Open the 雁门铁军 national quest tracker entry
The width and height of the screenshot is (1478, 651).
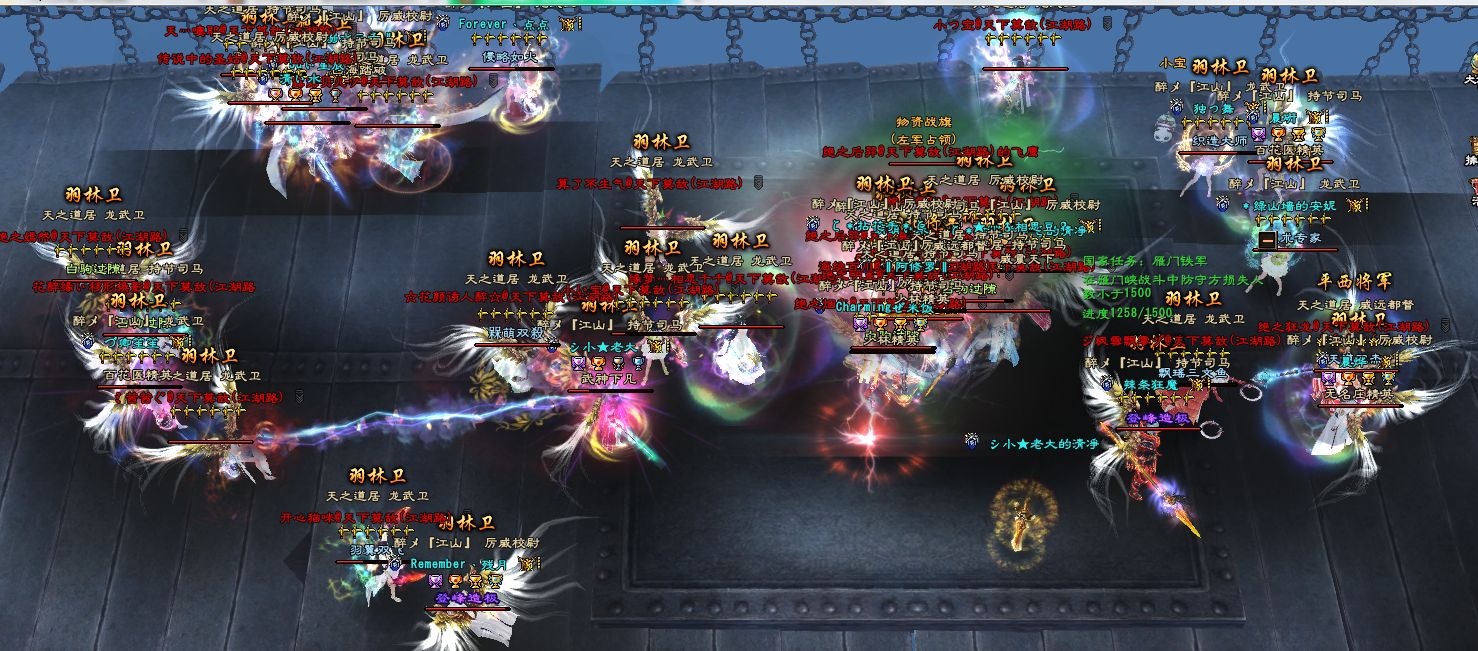[x=1145, y=260]
